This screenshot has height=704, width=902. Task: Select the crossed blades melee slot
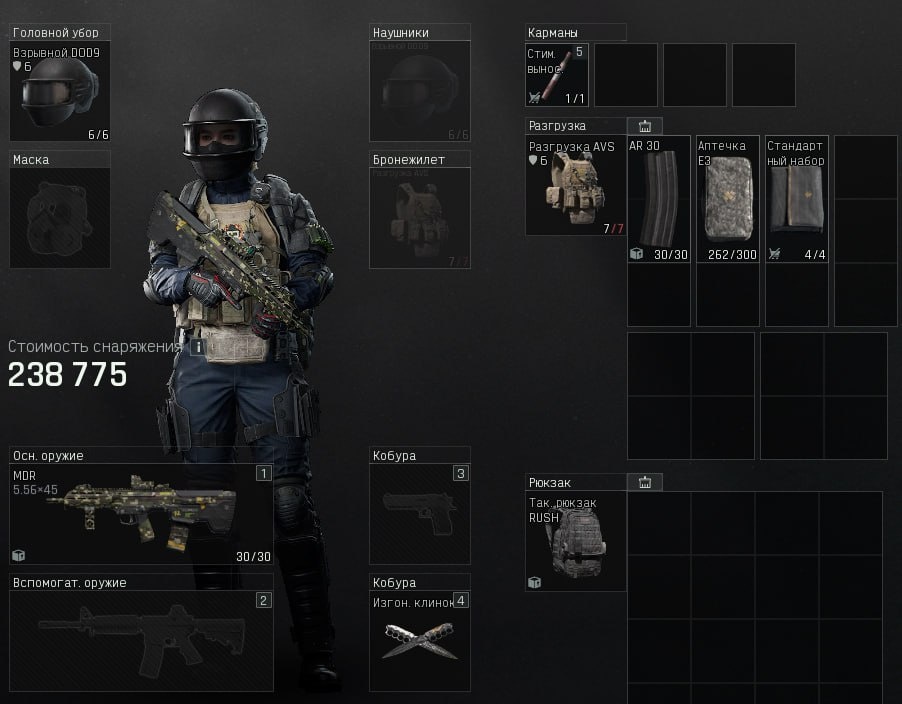pos(419,640)
